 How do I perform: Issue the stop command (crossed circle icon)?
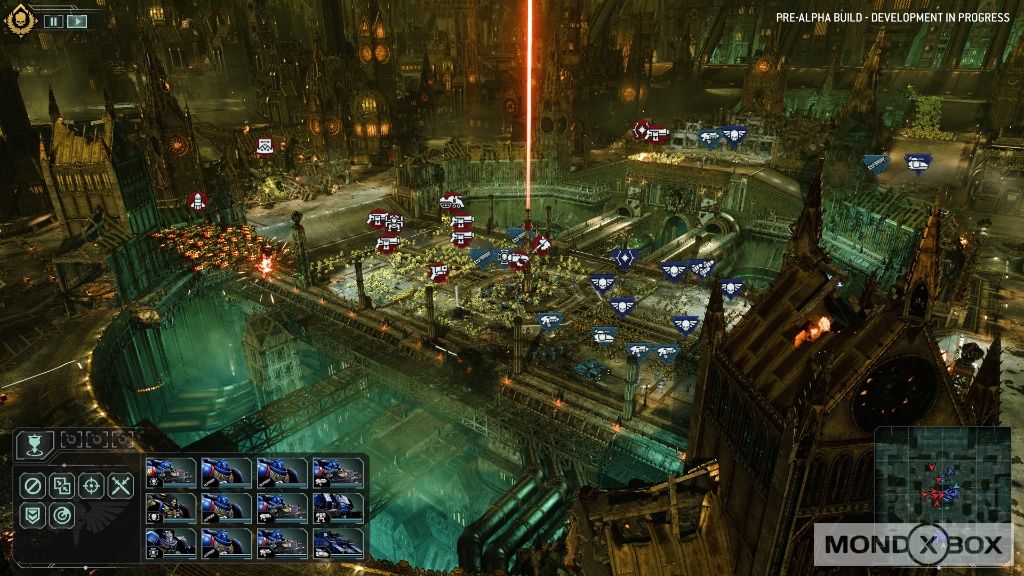click(x=32, y=487)
